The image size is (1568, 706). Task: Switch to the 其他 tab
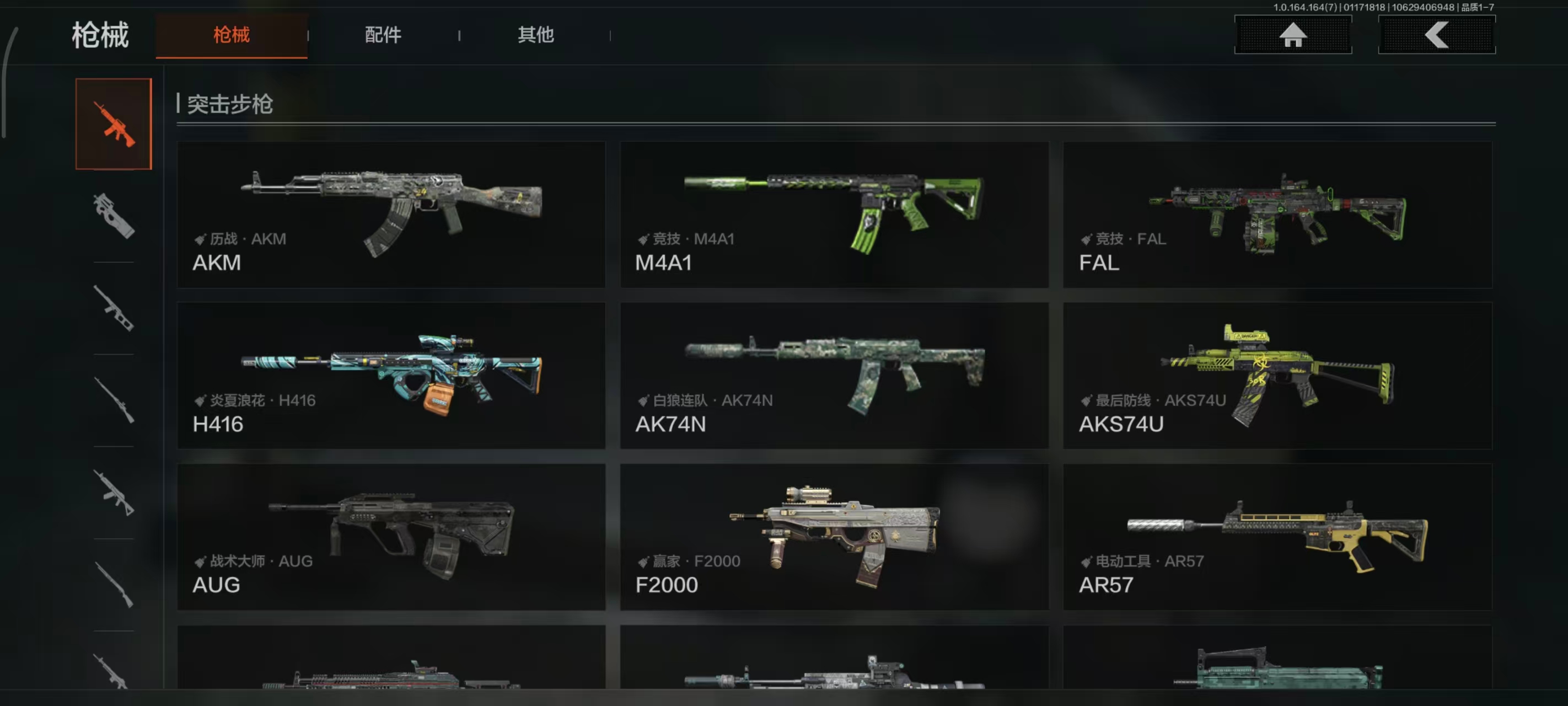click(x=536, y=35)
